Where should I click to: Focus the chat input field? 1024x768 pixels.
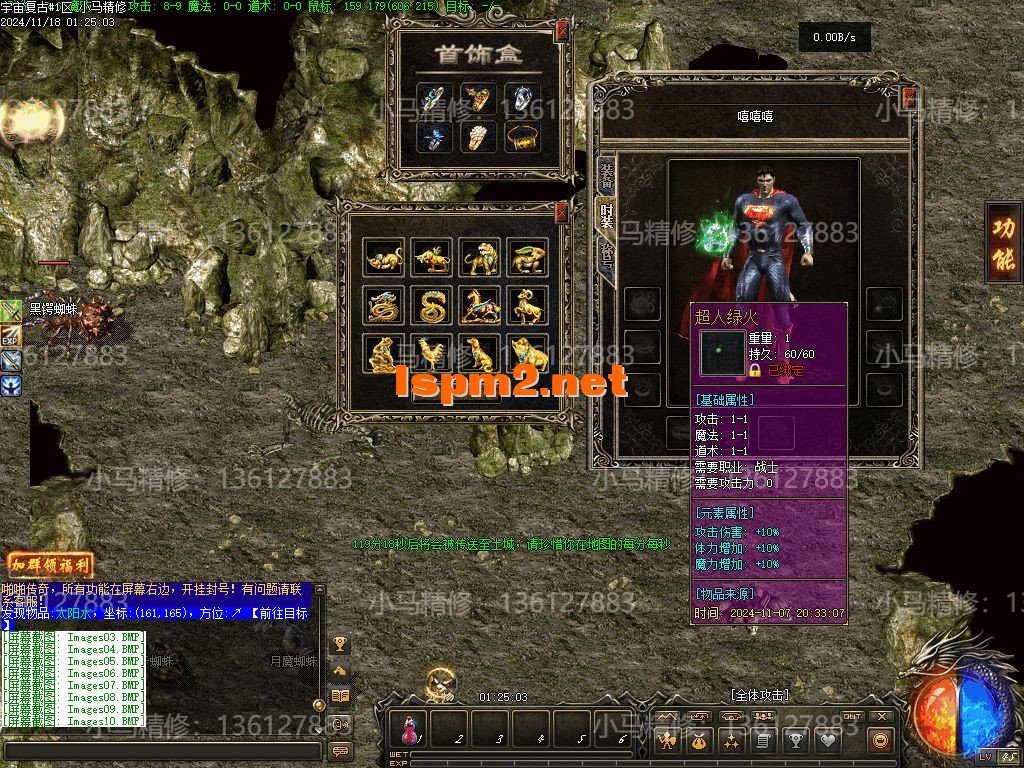pos(160,750)
